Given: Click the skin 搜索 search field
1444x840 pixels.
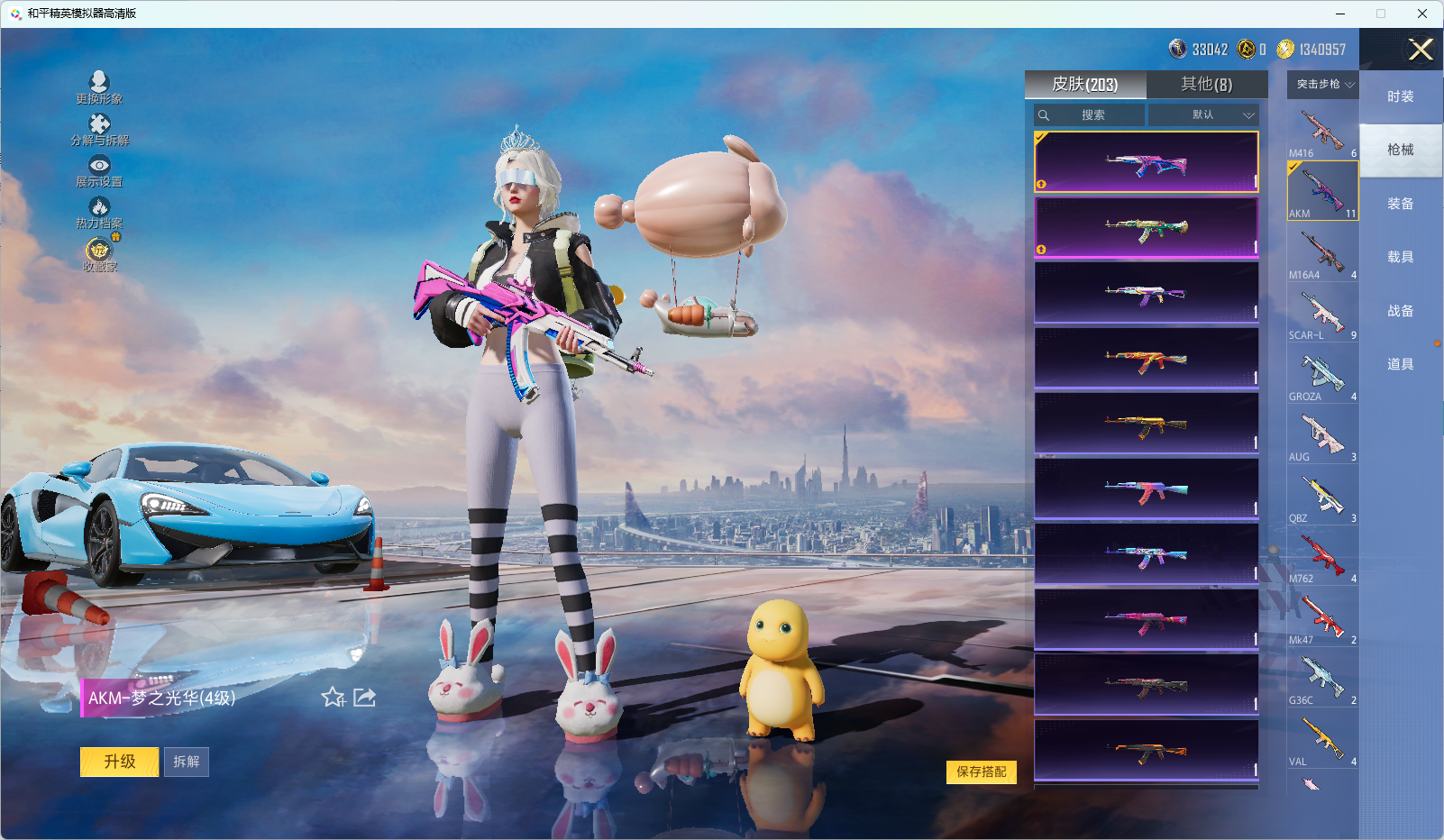Looking at the screenshot, I should (x=1092, y=114).
